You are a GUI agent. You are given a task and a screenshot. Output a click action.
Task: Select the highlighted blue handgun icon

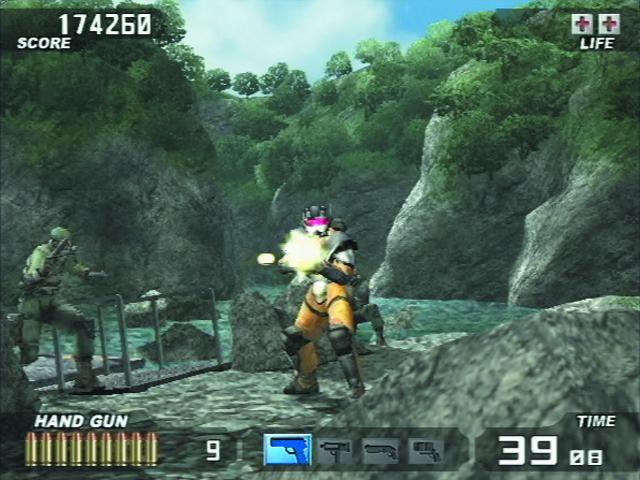tap(288, 449)
